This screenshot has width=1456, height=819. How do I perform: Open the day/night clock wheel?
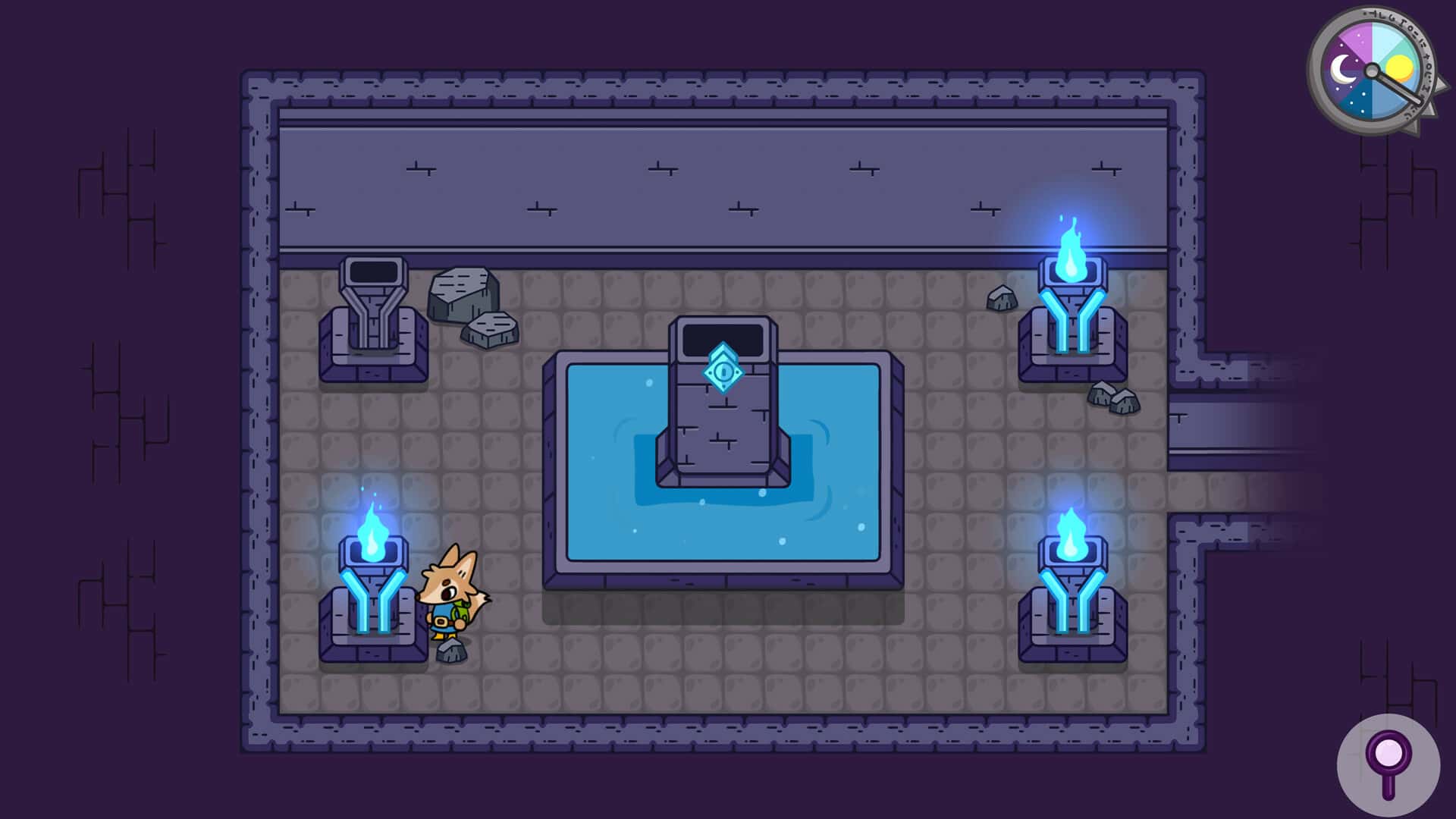click(x=1374, y=67)
